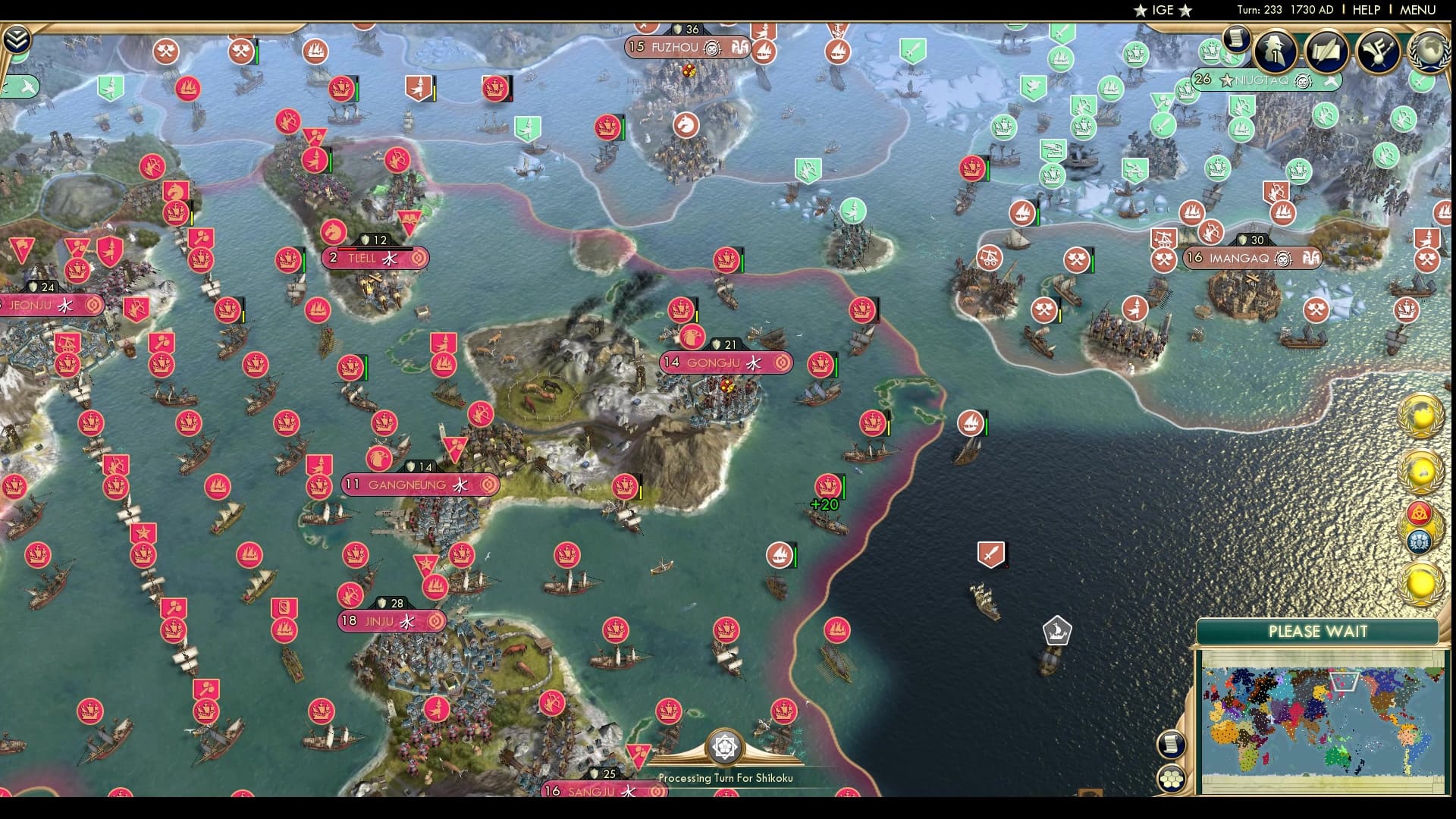The width and height of the screenshot is (1456, 819).
Task: Click the red religion alert notification
Action: click(x=1420, y=514)
